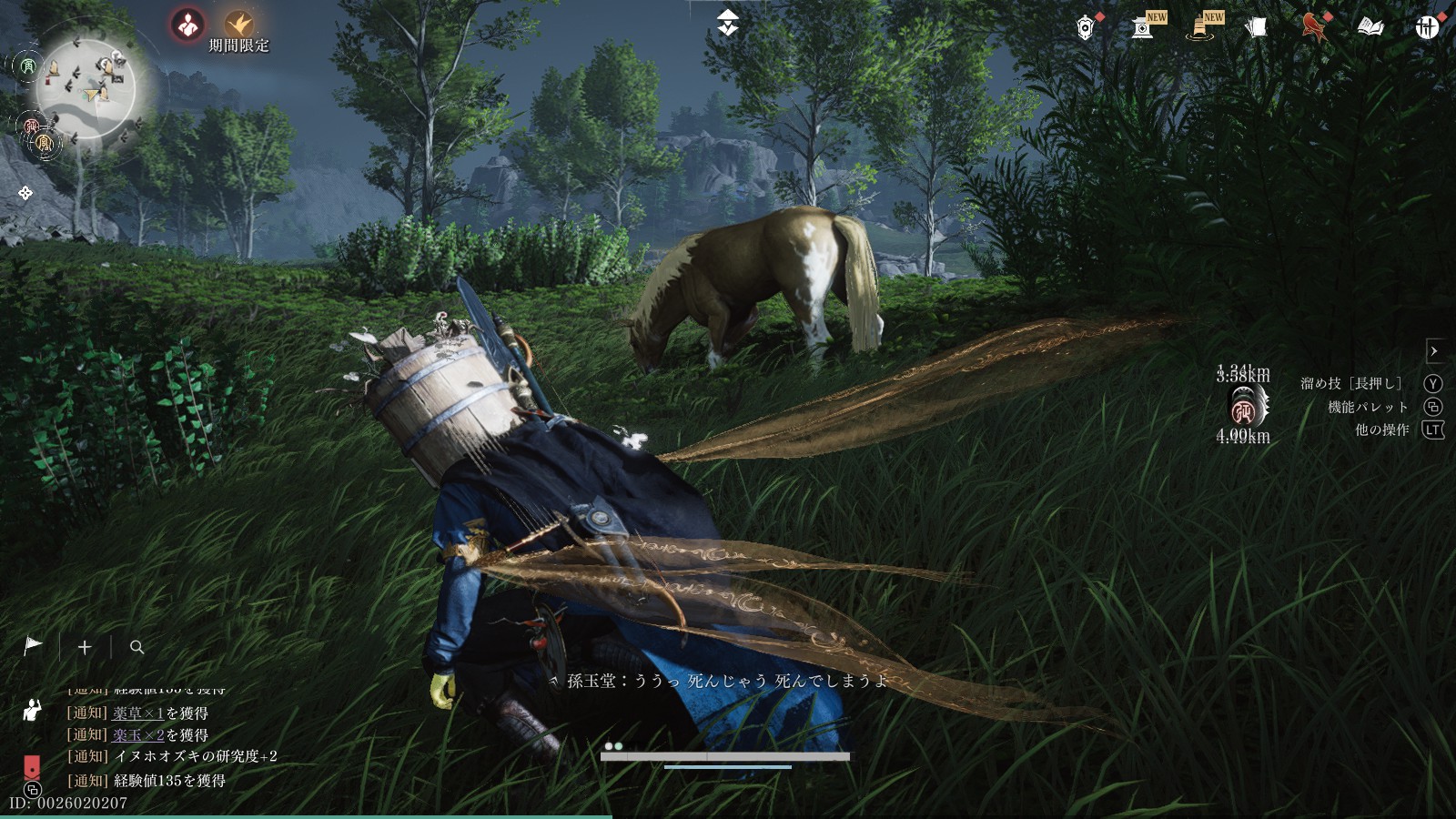Viewport: 1456px width, 819px height.
Task: Open the magnifying glass search
Action: click(137, 647)
